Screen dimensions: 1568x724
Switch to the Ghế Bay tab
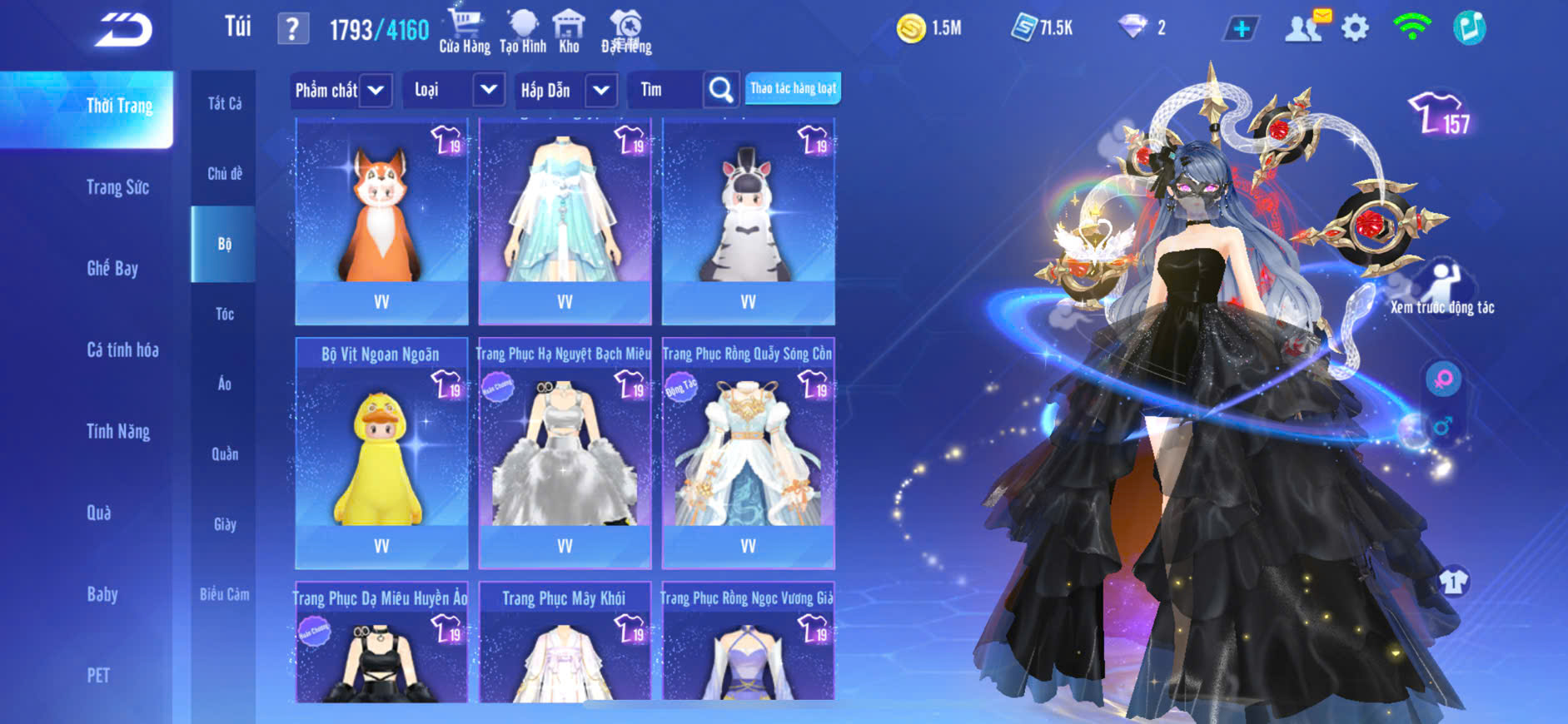(x=112, y=268)
